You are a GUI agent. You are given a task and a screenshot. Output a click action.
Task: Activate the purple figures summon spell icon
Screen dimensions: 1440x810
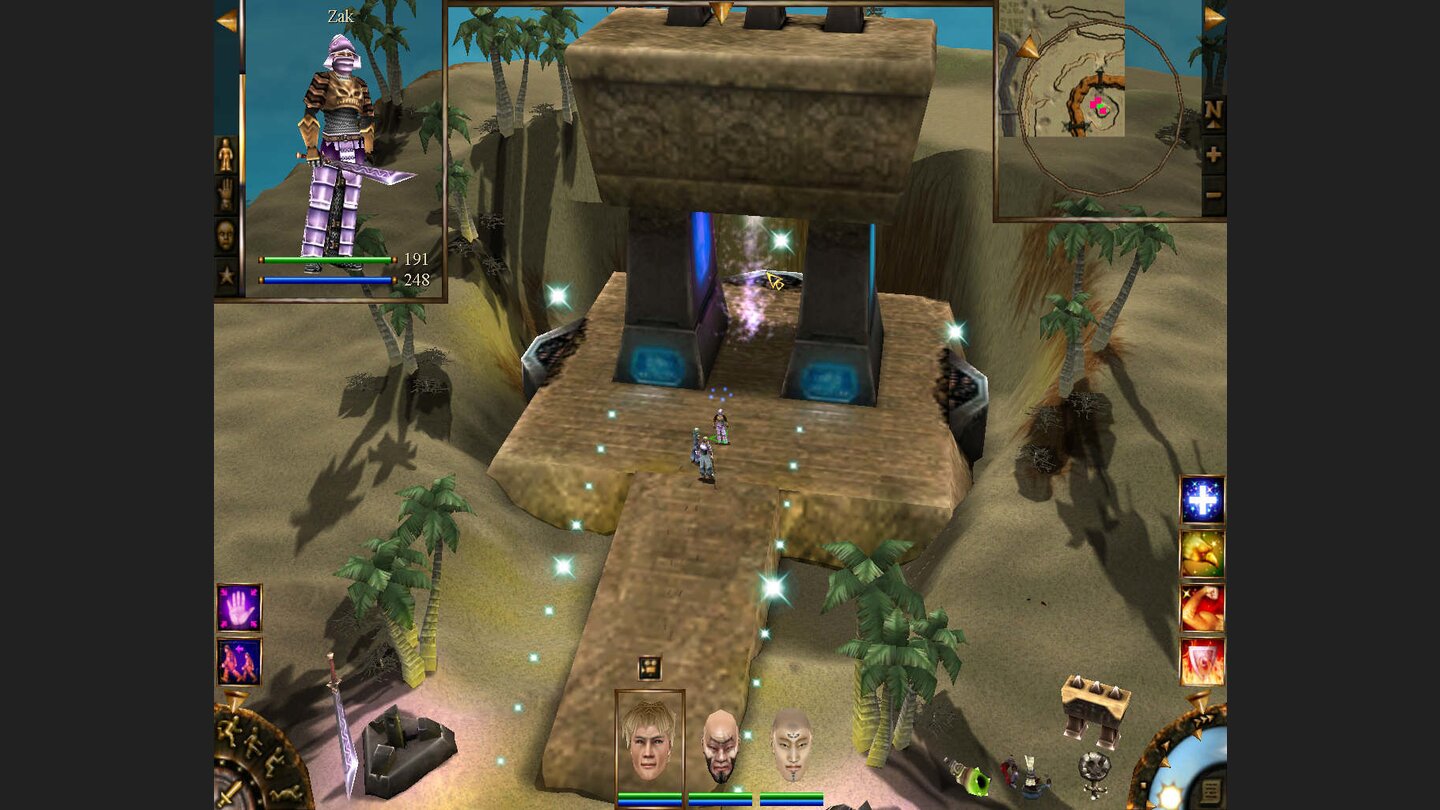(238, 660)
